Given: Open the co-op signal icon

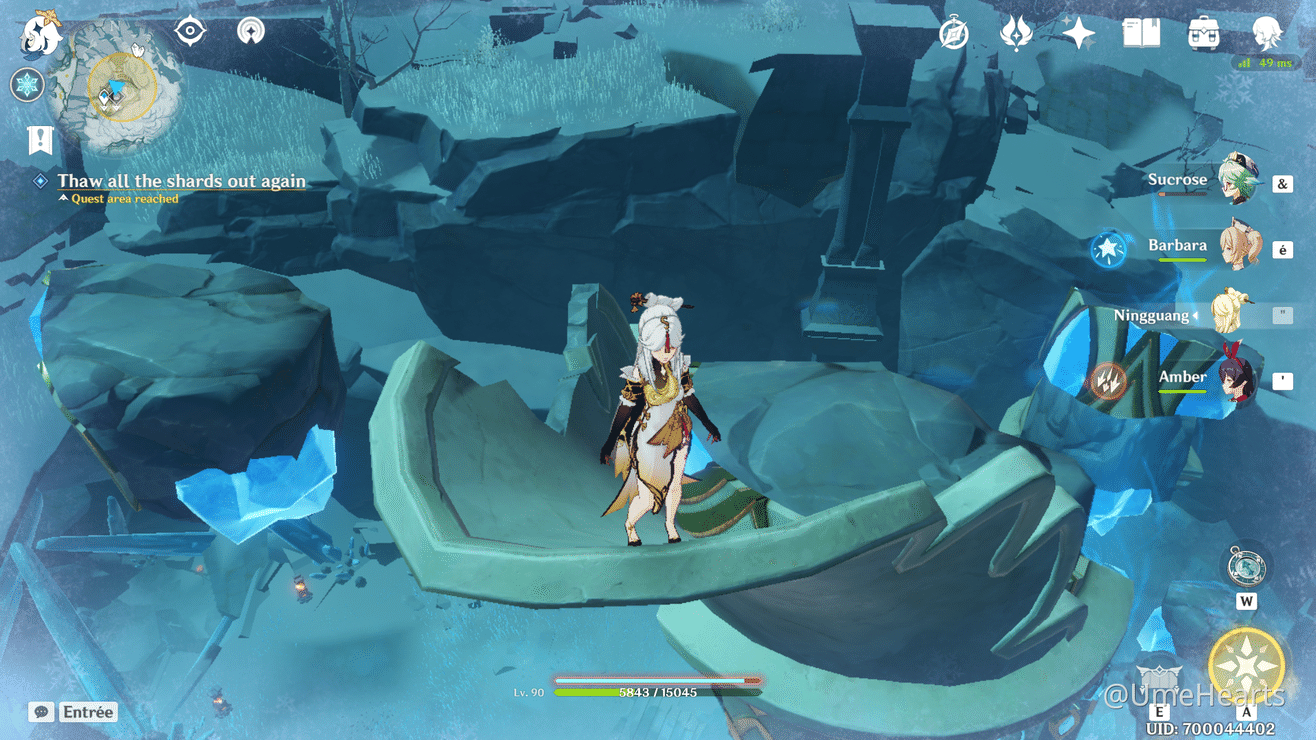Looking at the screenshot, I should click(250, 31).
